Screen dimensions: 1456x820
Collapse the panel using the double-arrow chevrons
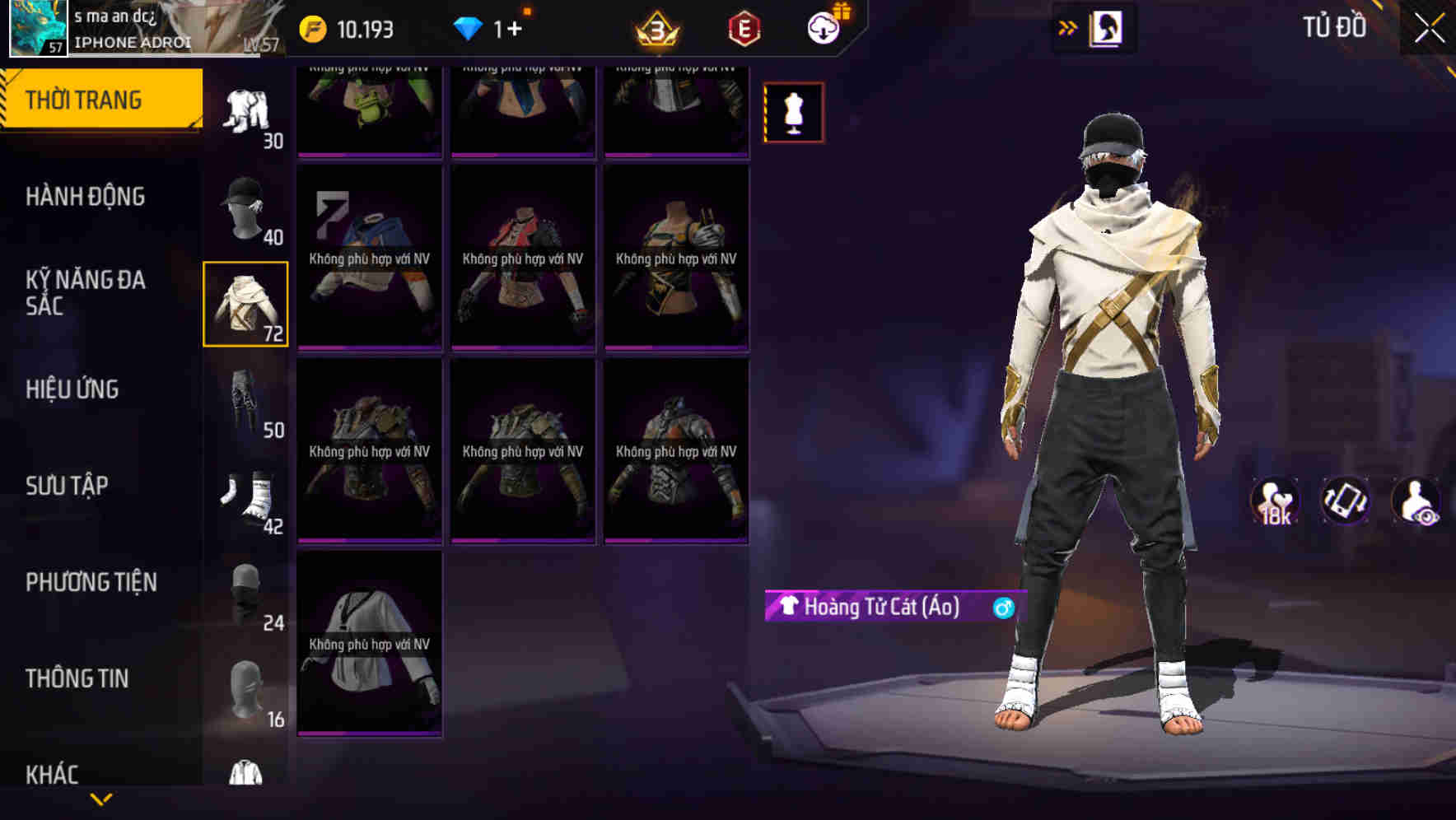pyautogui.click(x=1068, y=27)
